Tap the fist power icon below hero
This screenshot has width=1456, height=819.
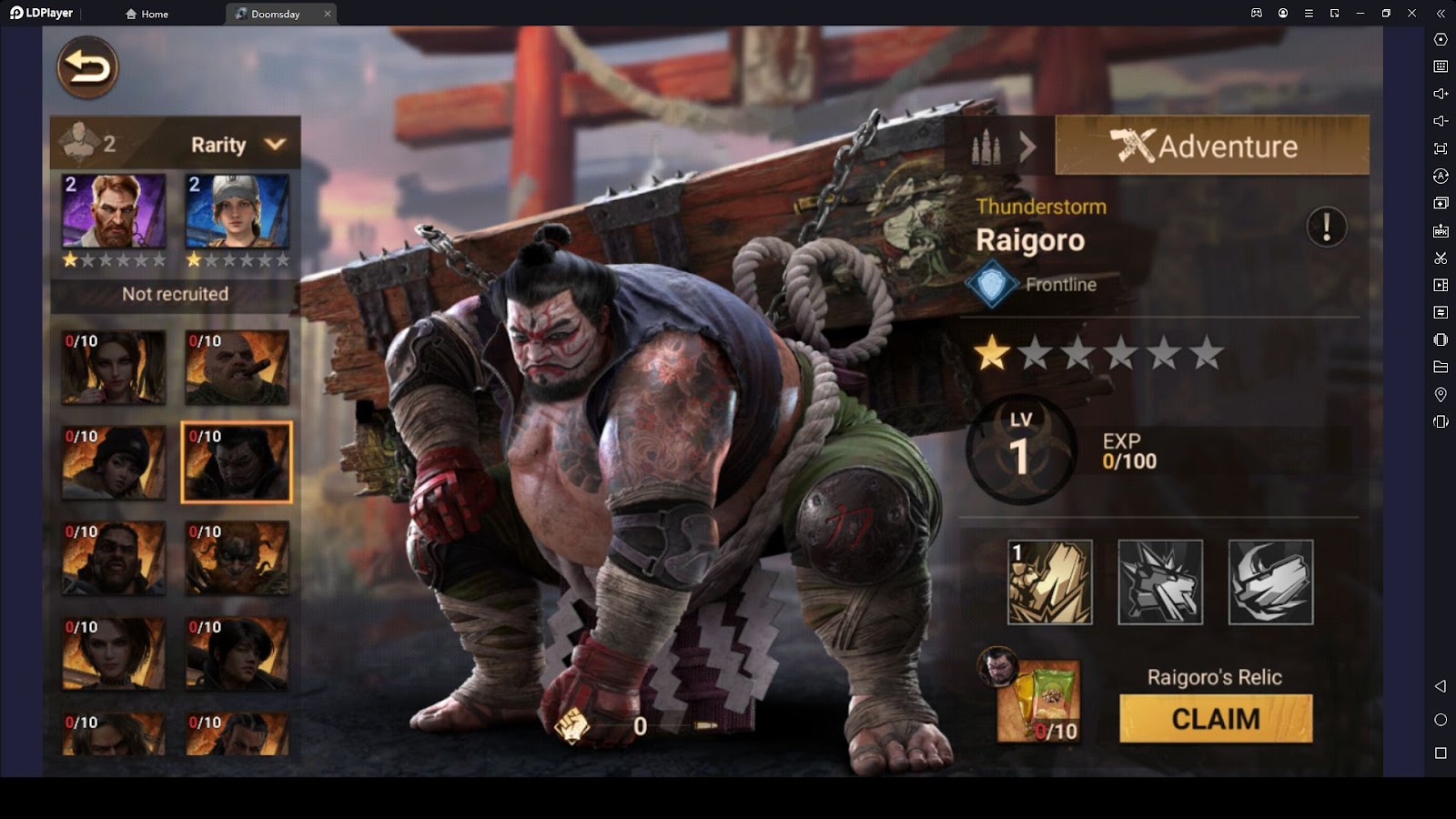click(x=572, y=725)
